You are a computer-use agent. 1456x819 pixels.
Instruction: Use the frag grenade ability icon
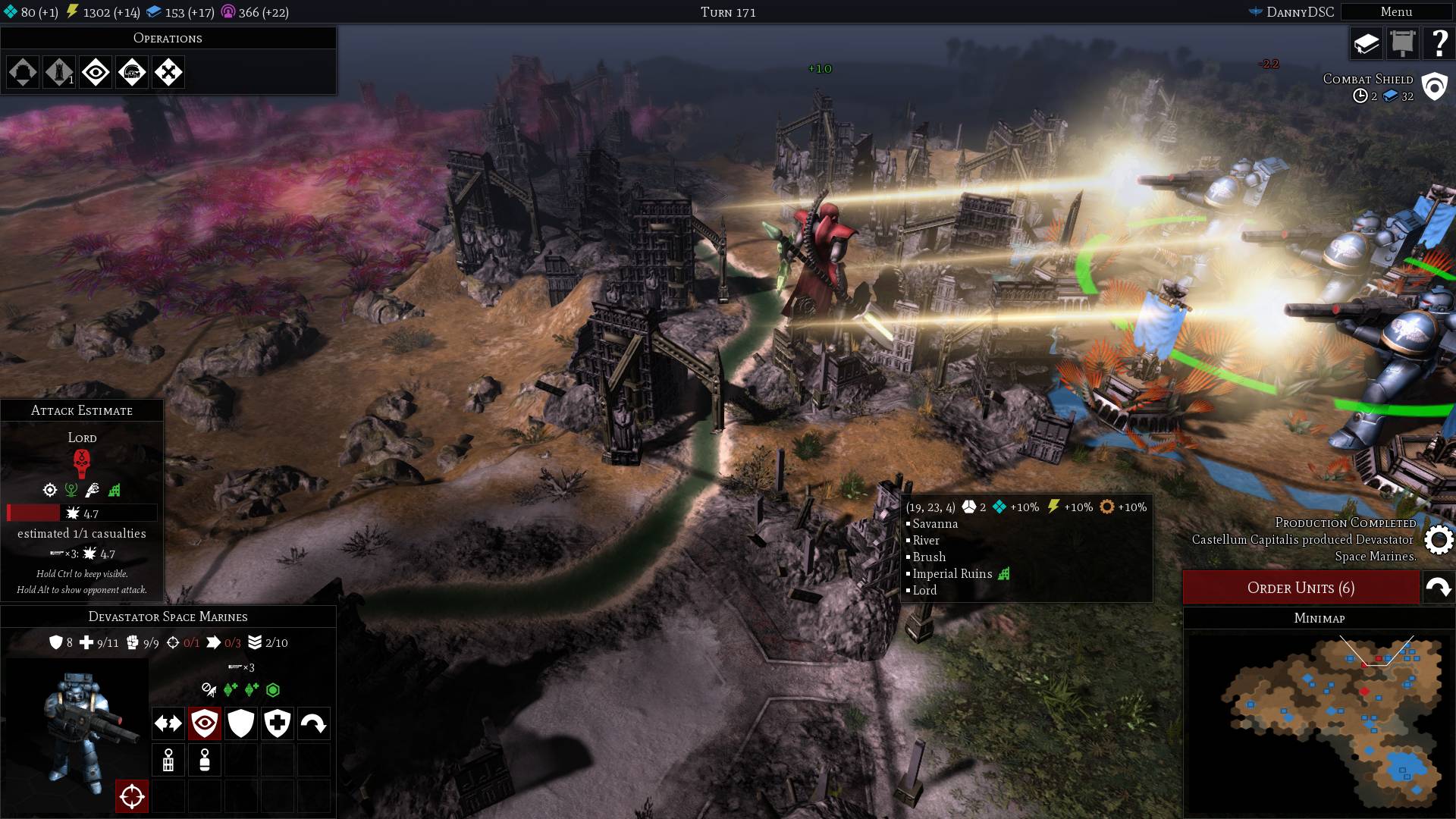pyautogui.click(x=168, y=760)
